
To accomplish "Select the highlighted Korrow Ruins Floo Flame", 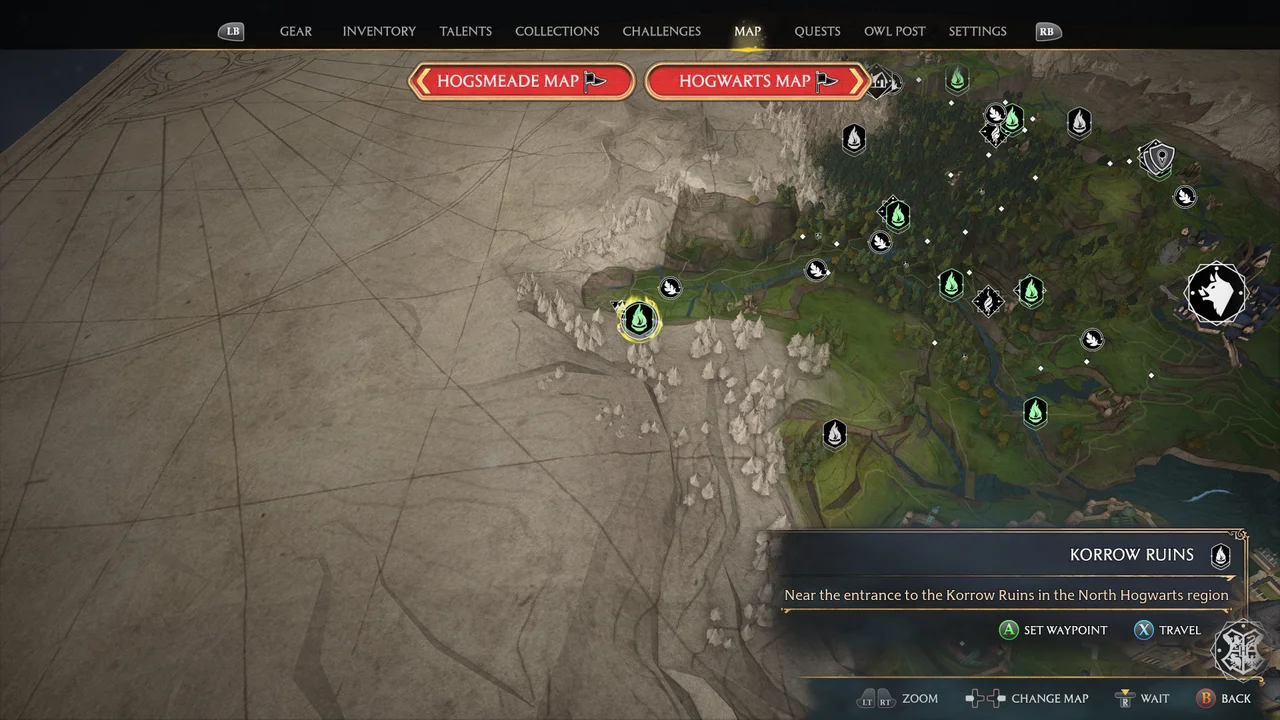I will pos(638,320).
